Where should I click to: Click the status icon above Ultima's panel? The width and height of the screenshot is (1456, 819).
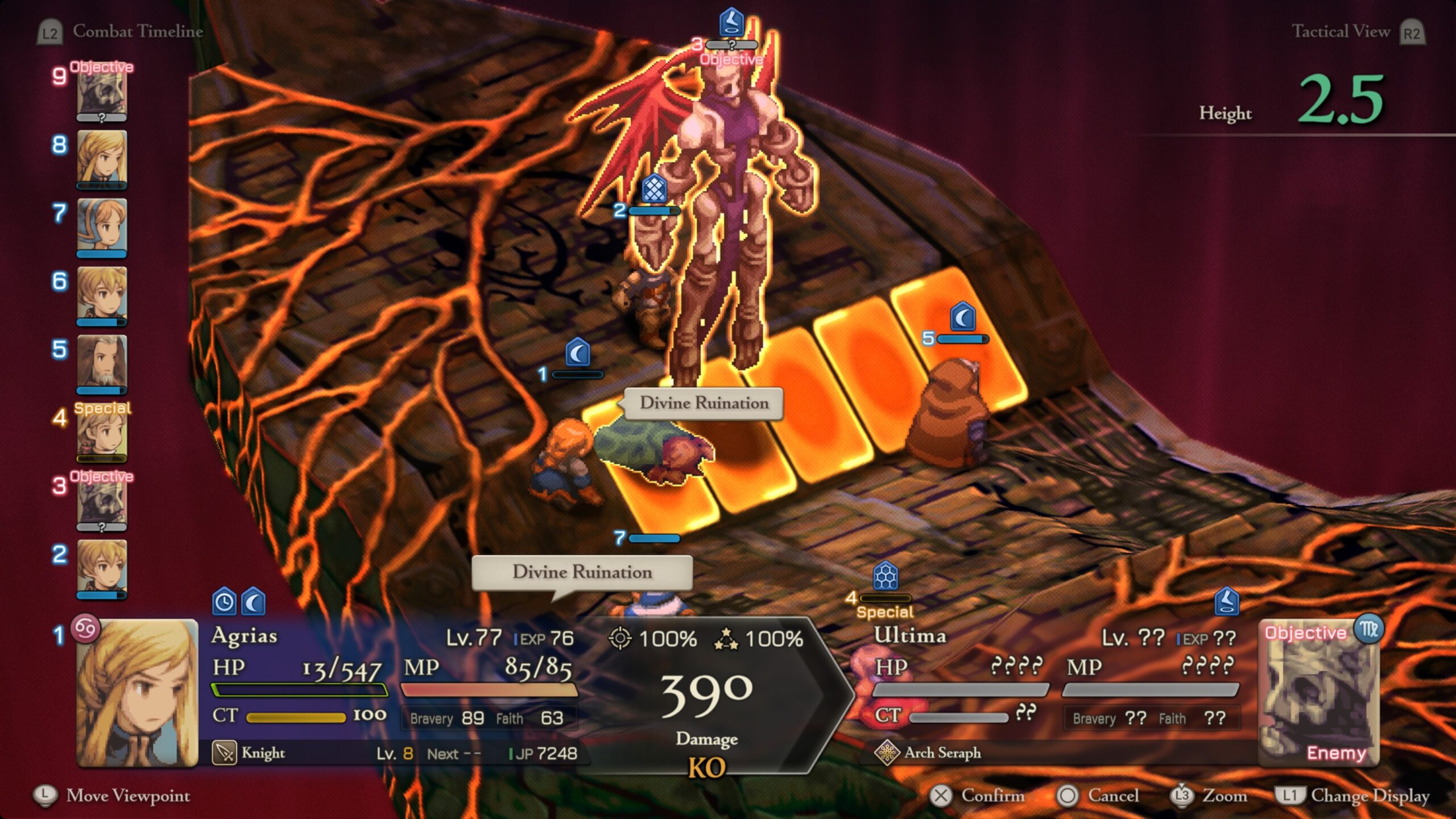(1226, 601)
